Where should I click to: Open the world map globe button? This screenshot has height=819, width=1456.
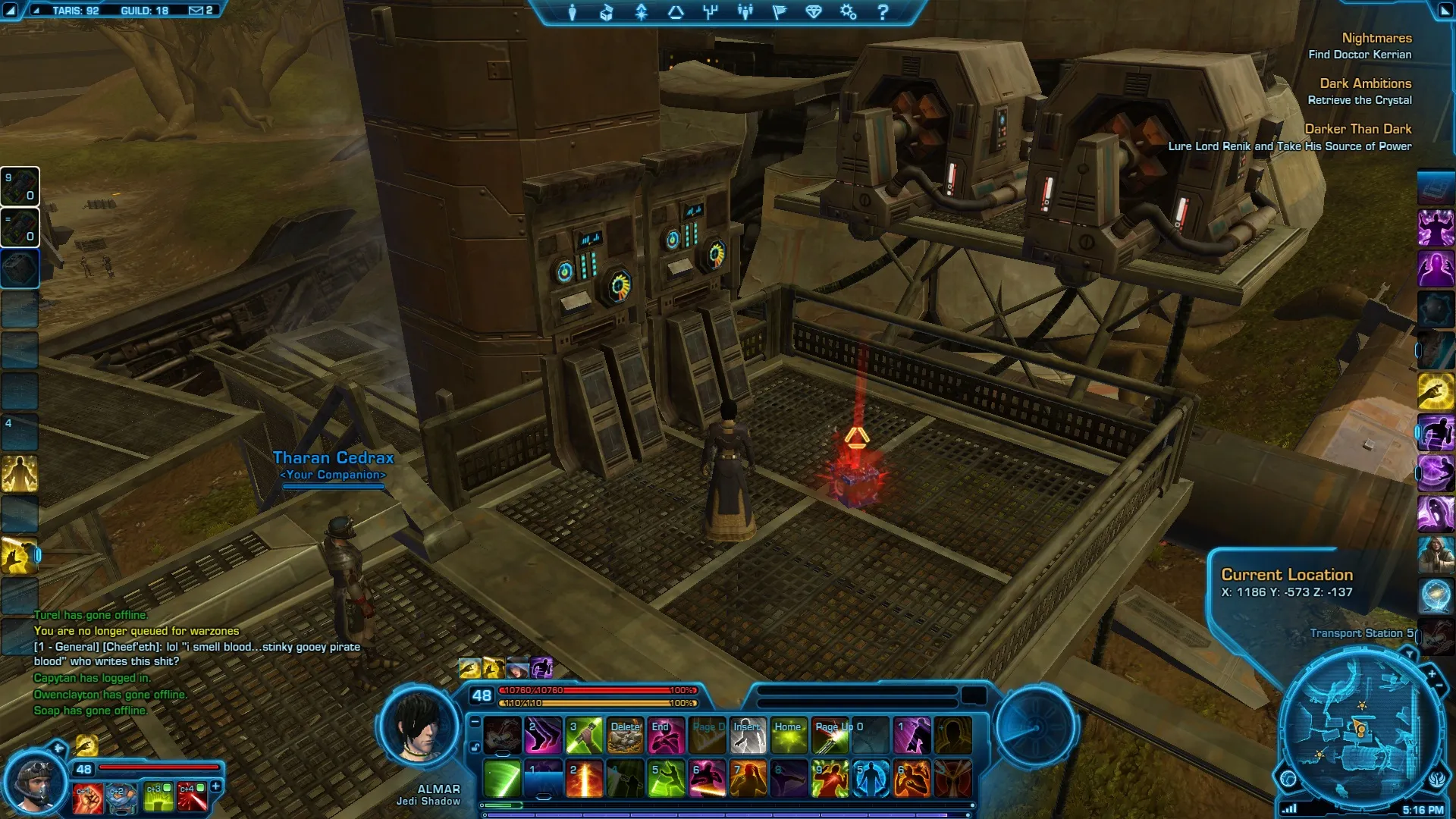point(1288,779)
